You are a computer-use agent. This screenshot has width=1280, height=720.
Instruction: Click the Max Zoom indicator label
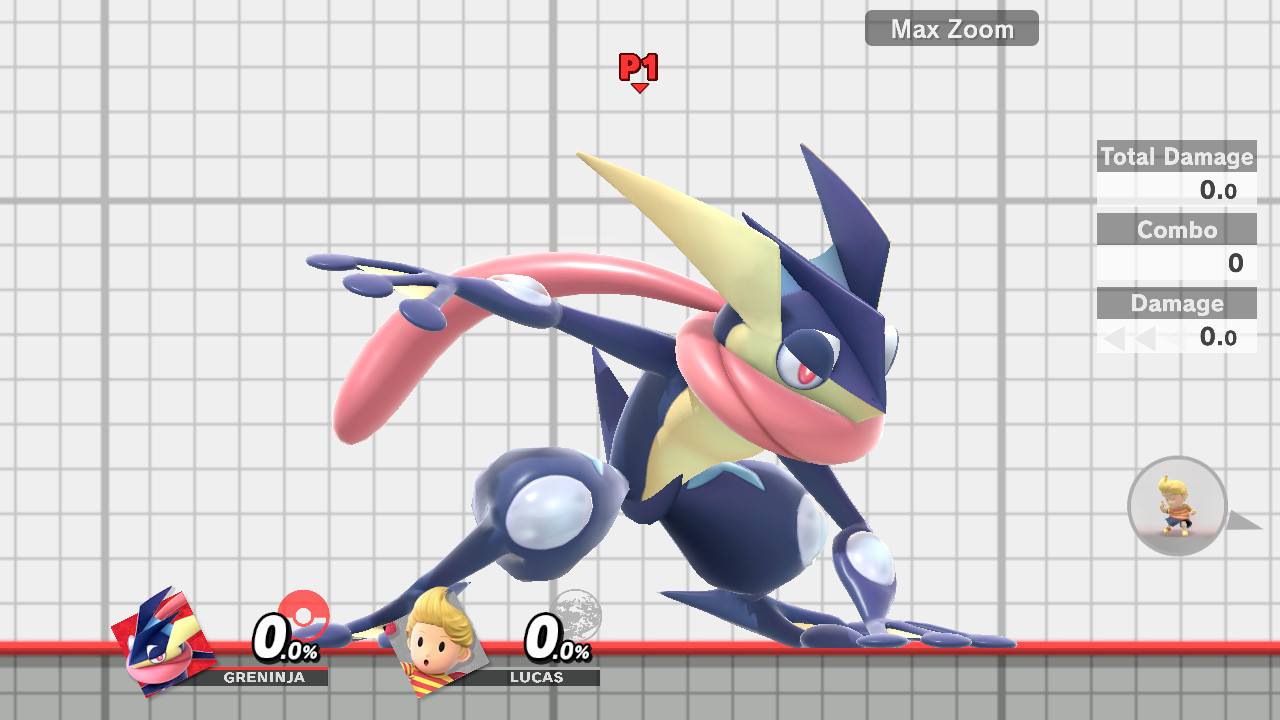(x=950, y=29)
